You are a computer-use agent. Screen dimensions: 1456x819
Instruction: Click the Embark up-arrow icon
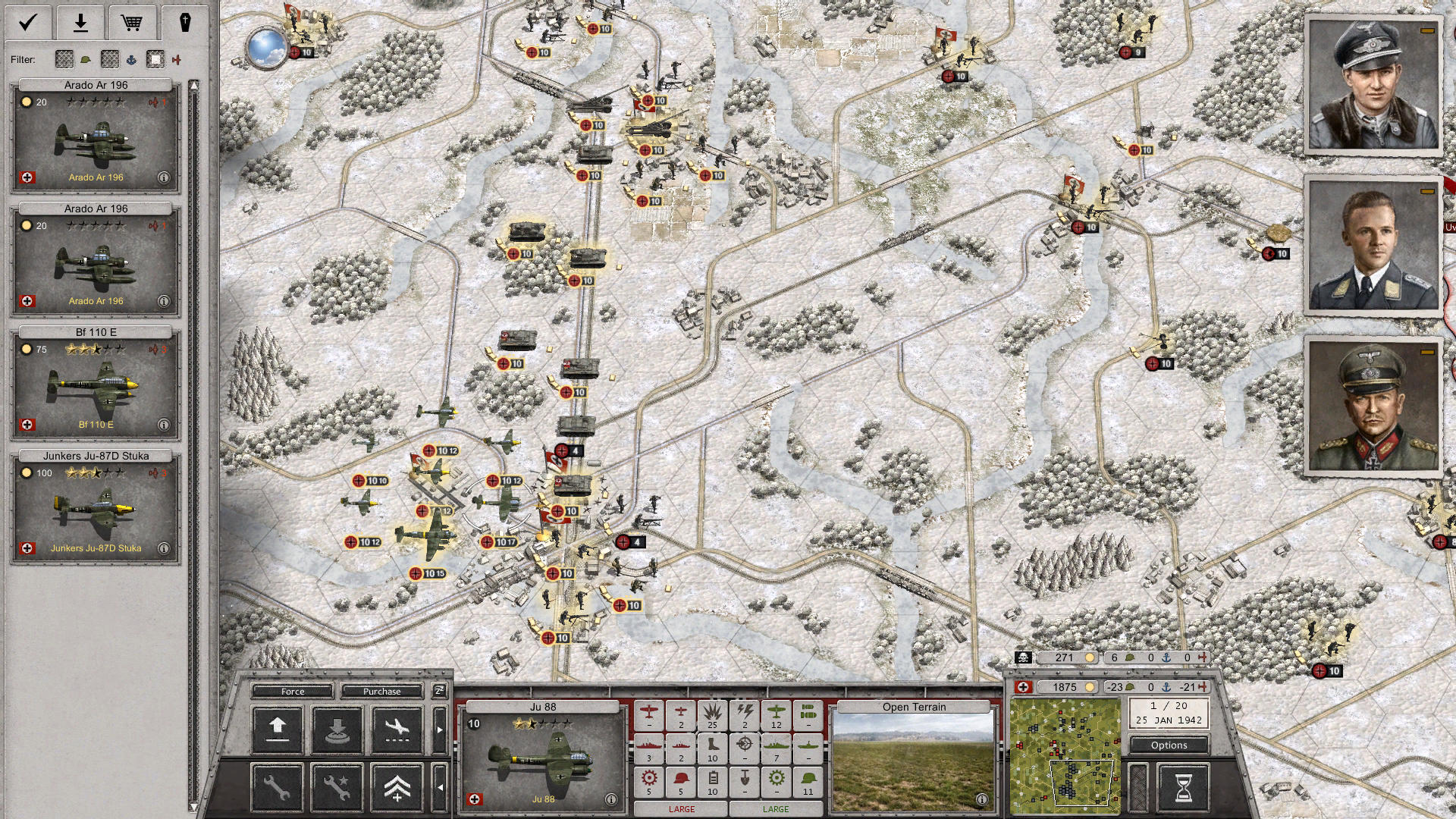tap(277, 730)
